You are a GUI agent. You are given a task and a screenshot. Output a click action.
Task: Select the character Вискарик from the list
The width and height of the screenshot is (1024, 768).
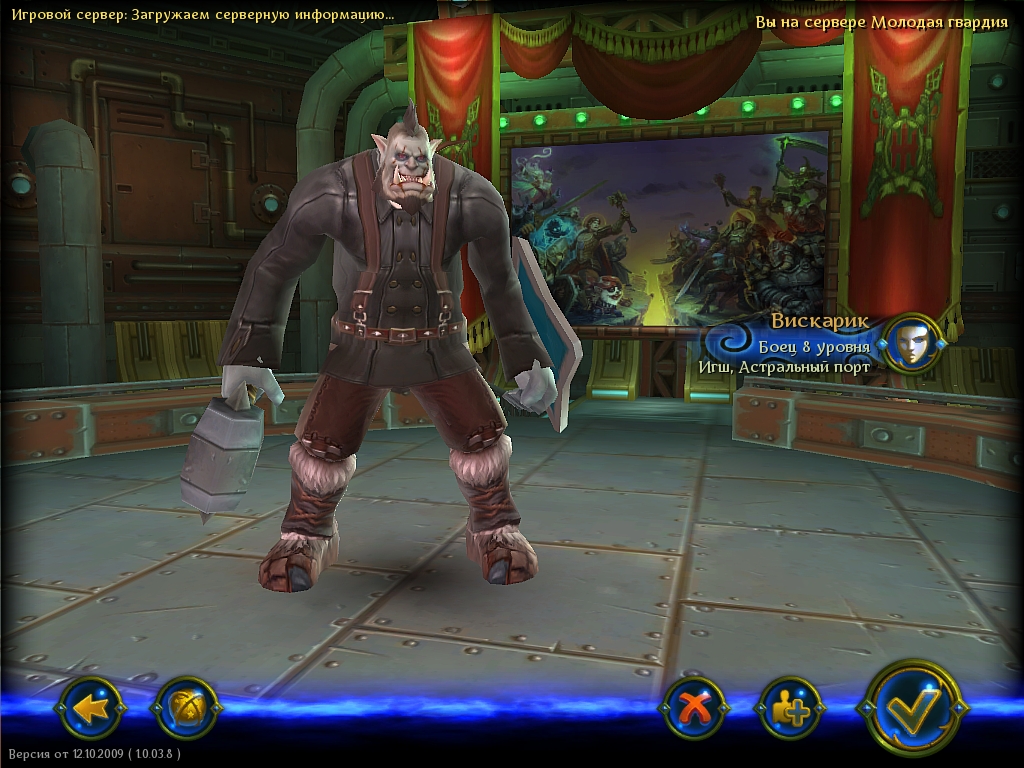click(800, 345)
